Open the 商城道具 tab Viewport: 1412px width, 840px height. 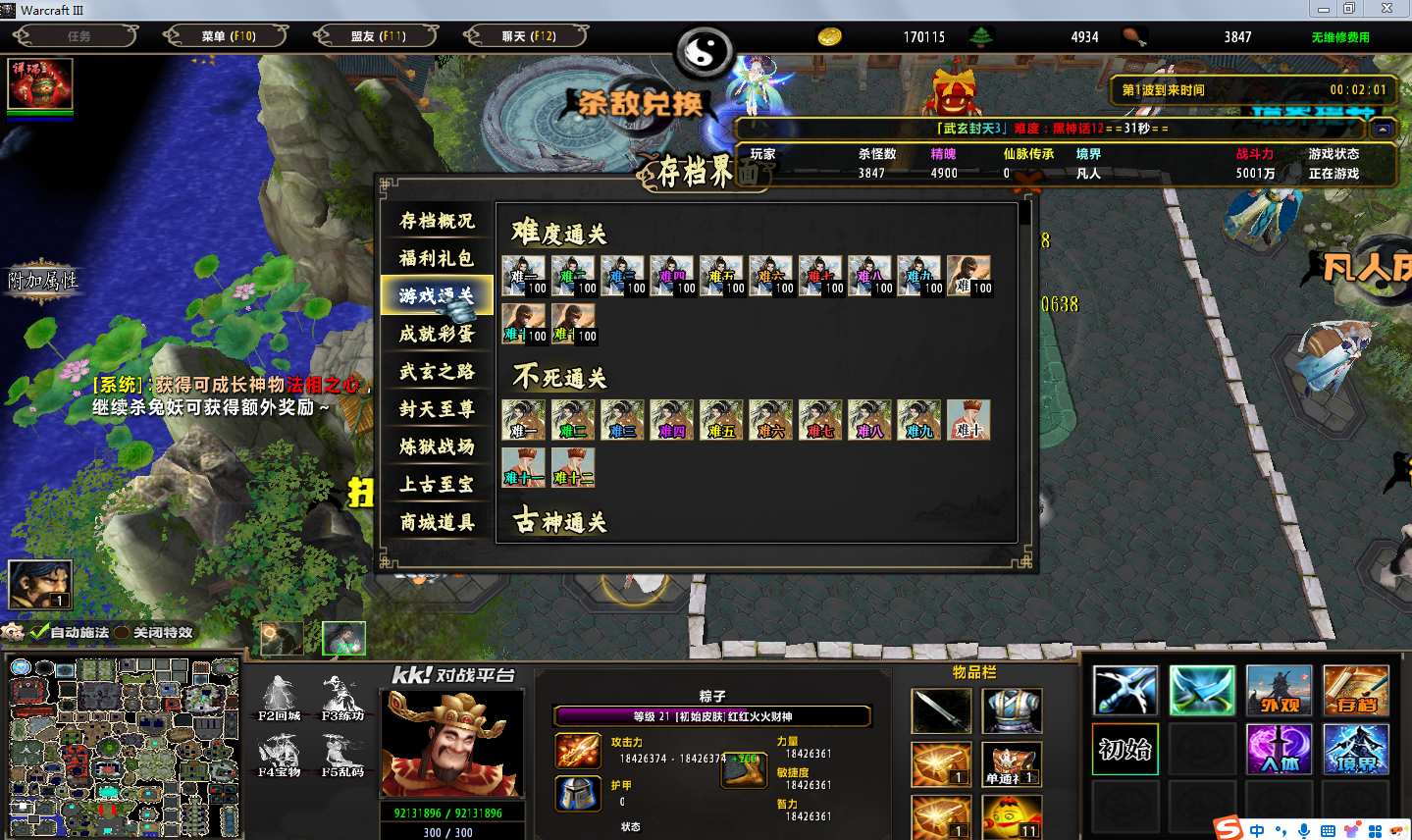click(437, 522)
